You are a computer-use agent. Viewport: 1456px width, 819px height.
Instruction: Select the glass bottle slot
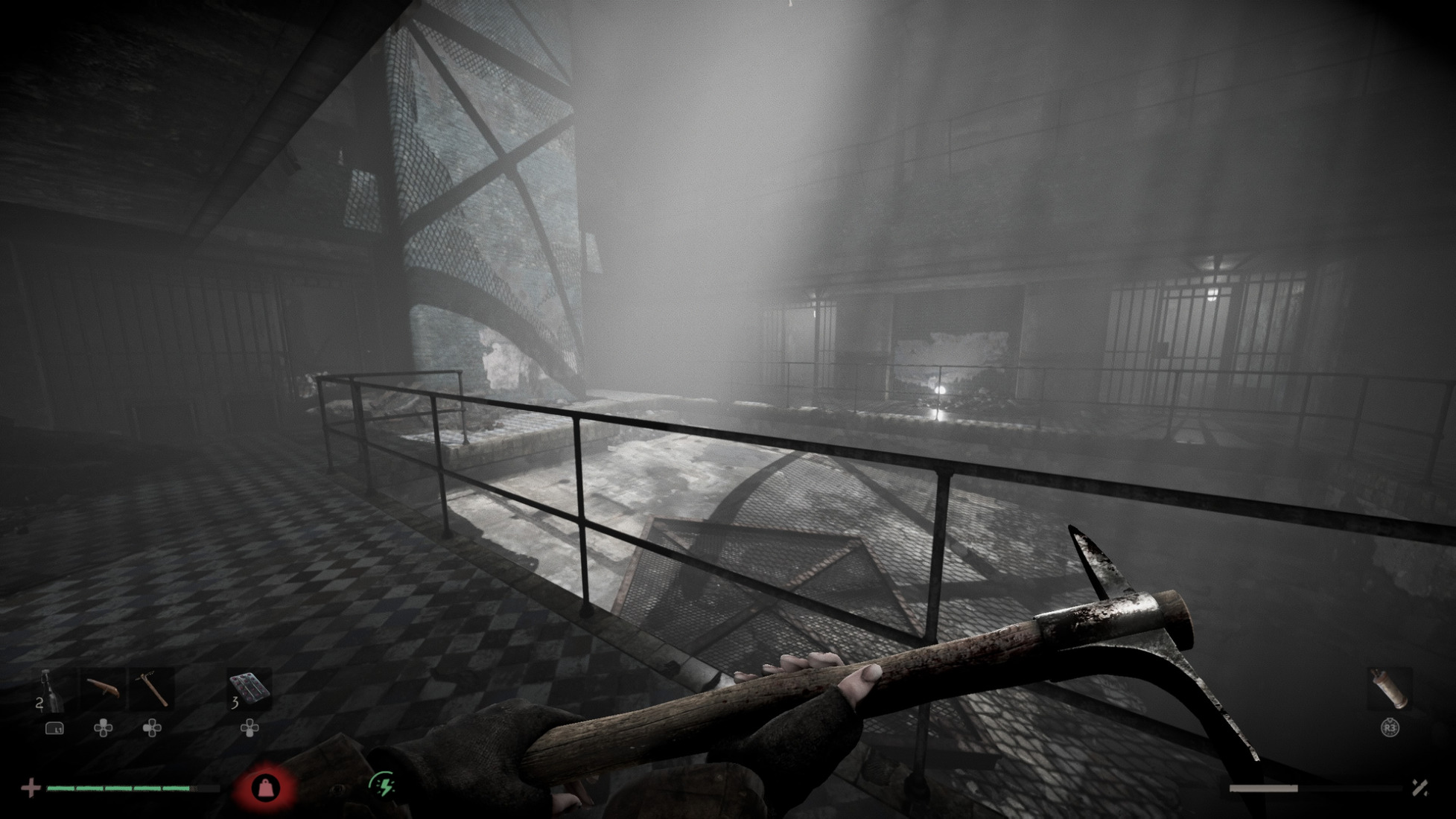49,689
